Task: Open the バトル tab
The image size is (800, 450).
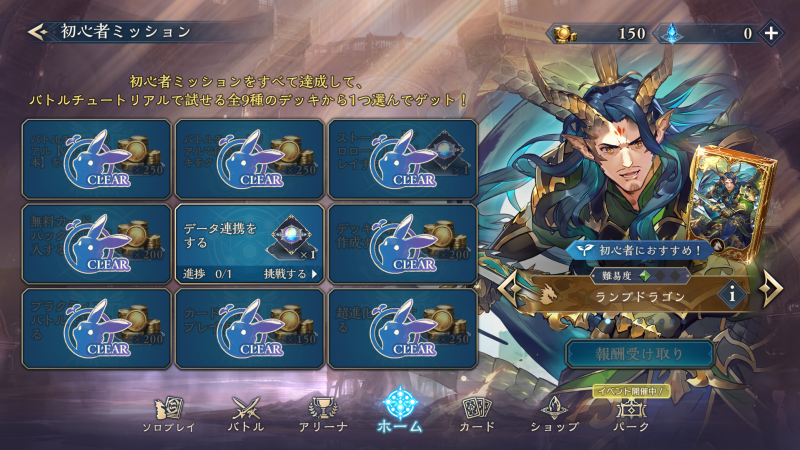Action: click(247, 413)
